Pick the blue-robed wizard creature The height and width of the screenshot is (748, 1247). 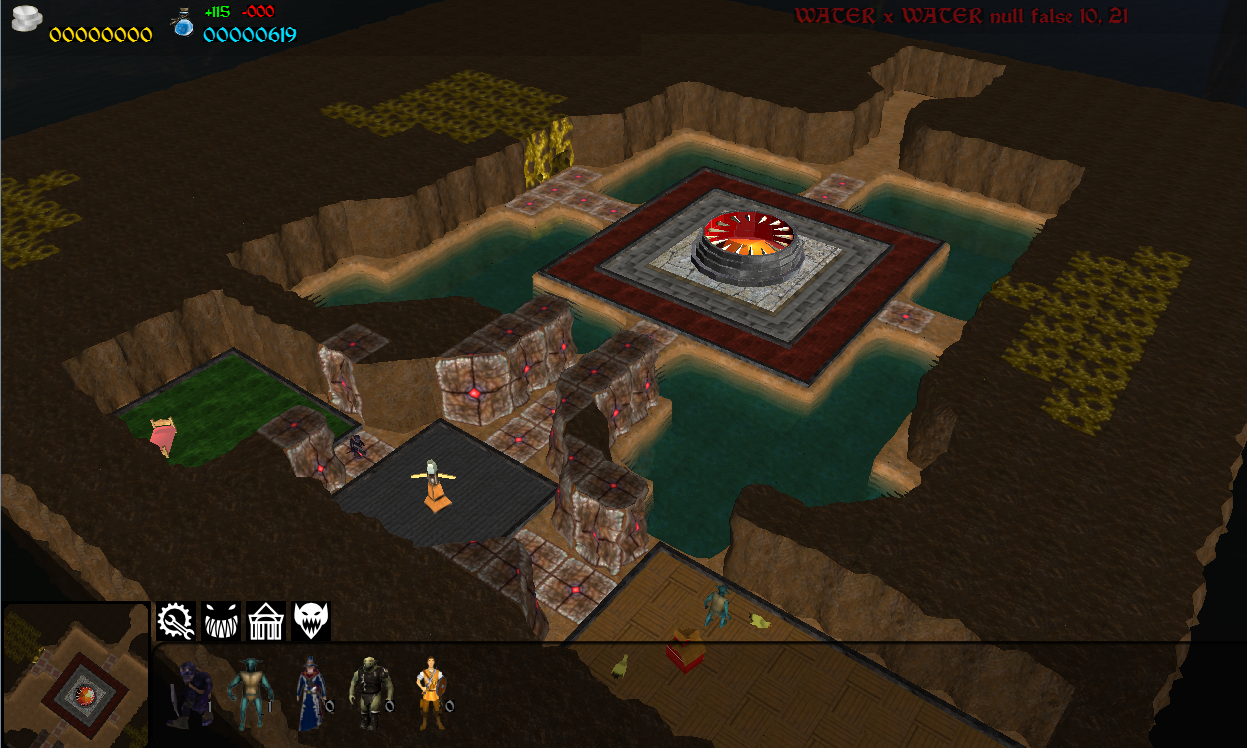point(310,693)
